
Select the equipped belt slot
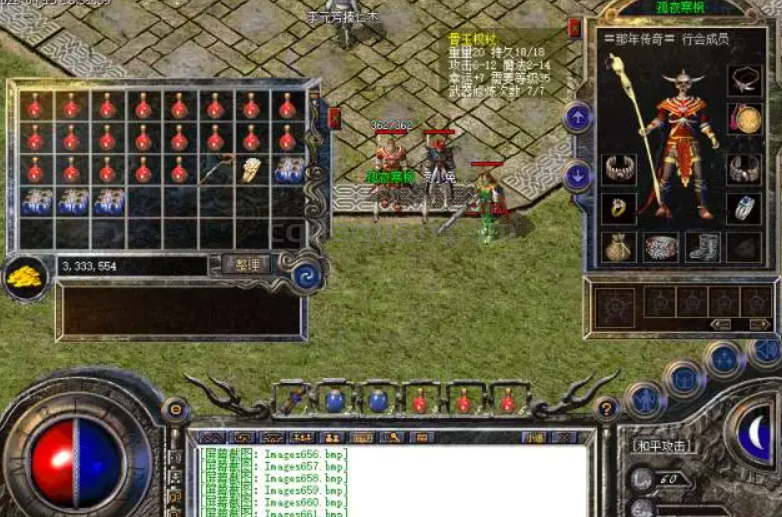click(660, 247)
